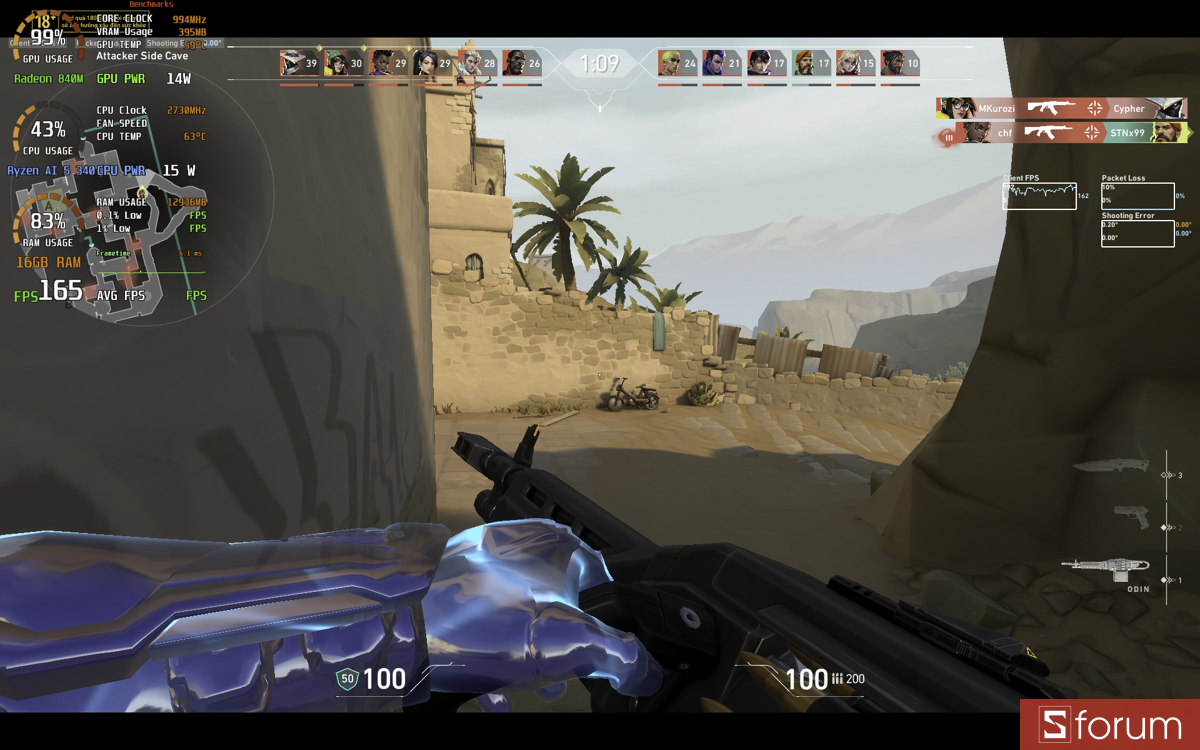Select the Cypher portrait with score 39
Screen dimensions: 1200x750
pyautogui.click(x=293, y=63)
